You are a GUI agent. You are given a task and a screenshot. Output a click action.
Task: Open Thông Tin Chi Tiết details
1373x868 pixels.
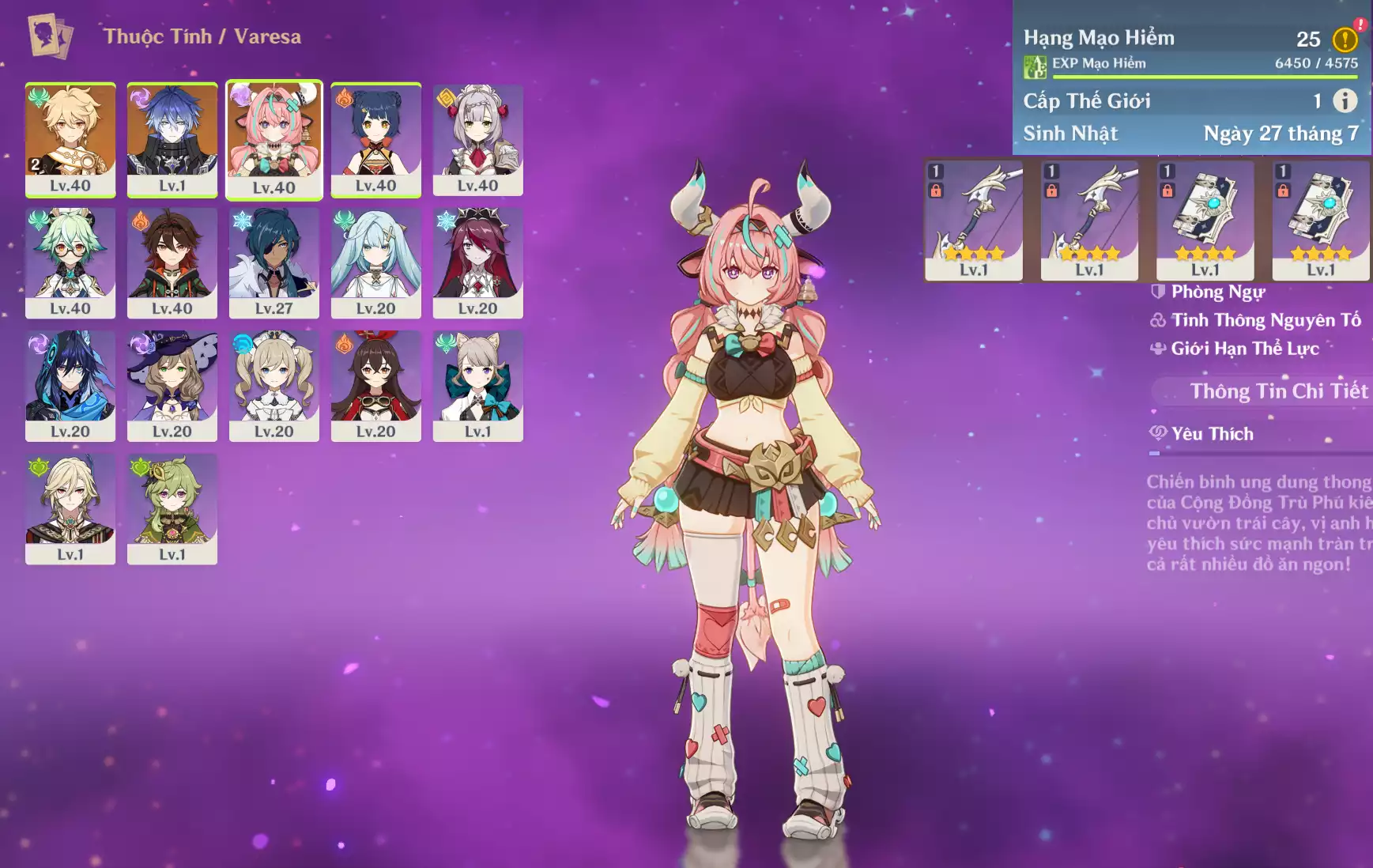coord(1277,391)
